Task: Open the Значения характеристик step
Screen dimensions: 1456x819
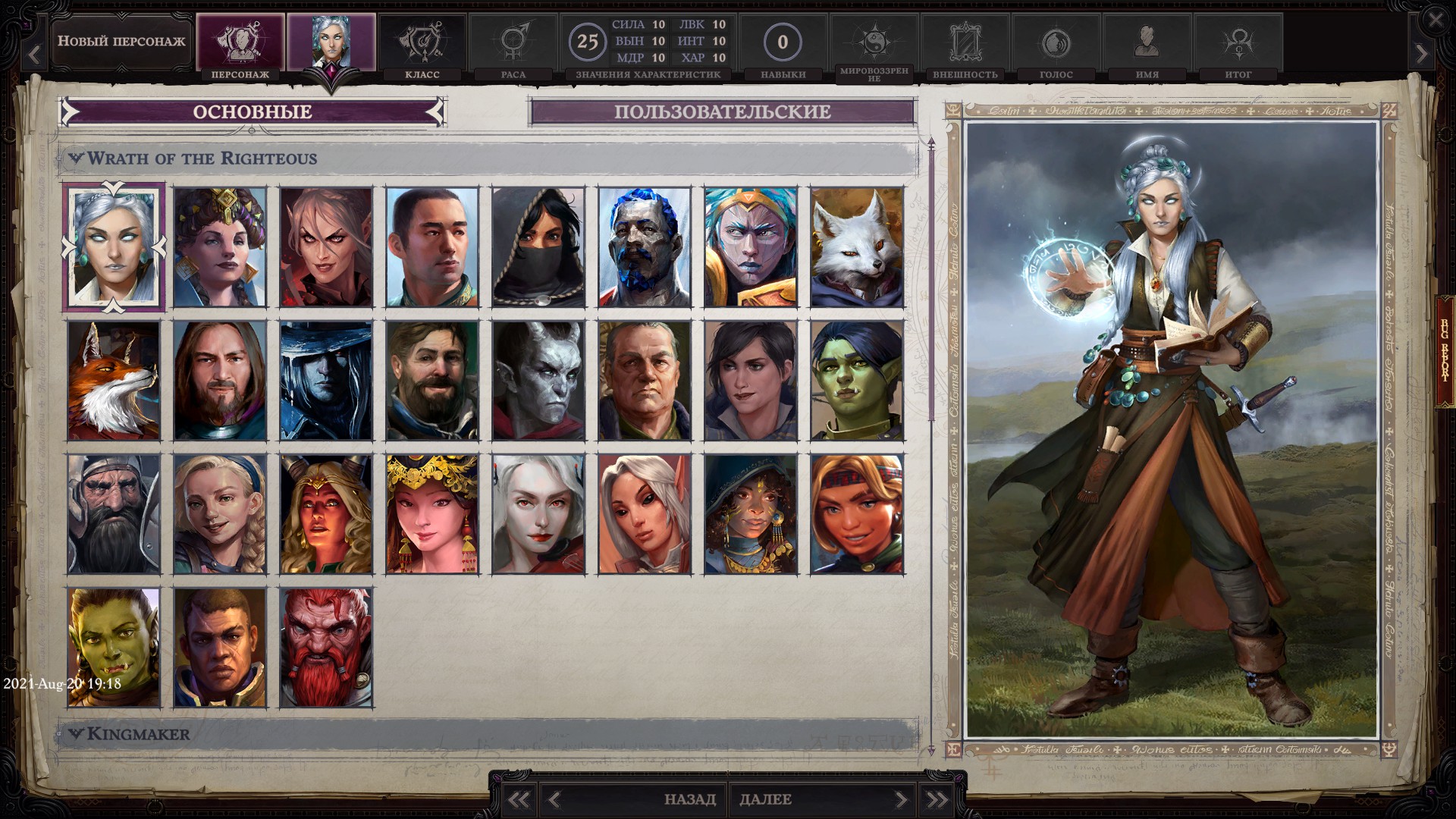Action: (x=648, y=45)
